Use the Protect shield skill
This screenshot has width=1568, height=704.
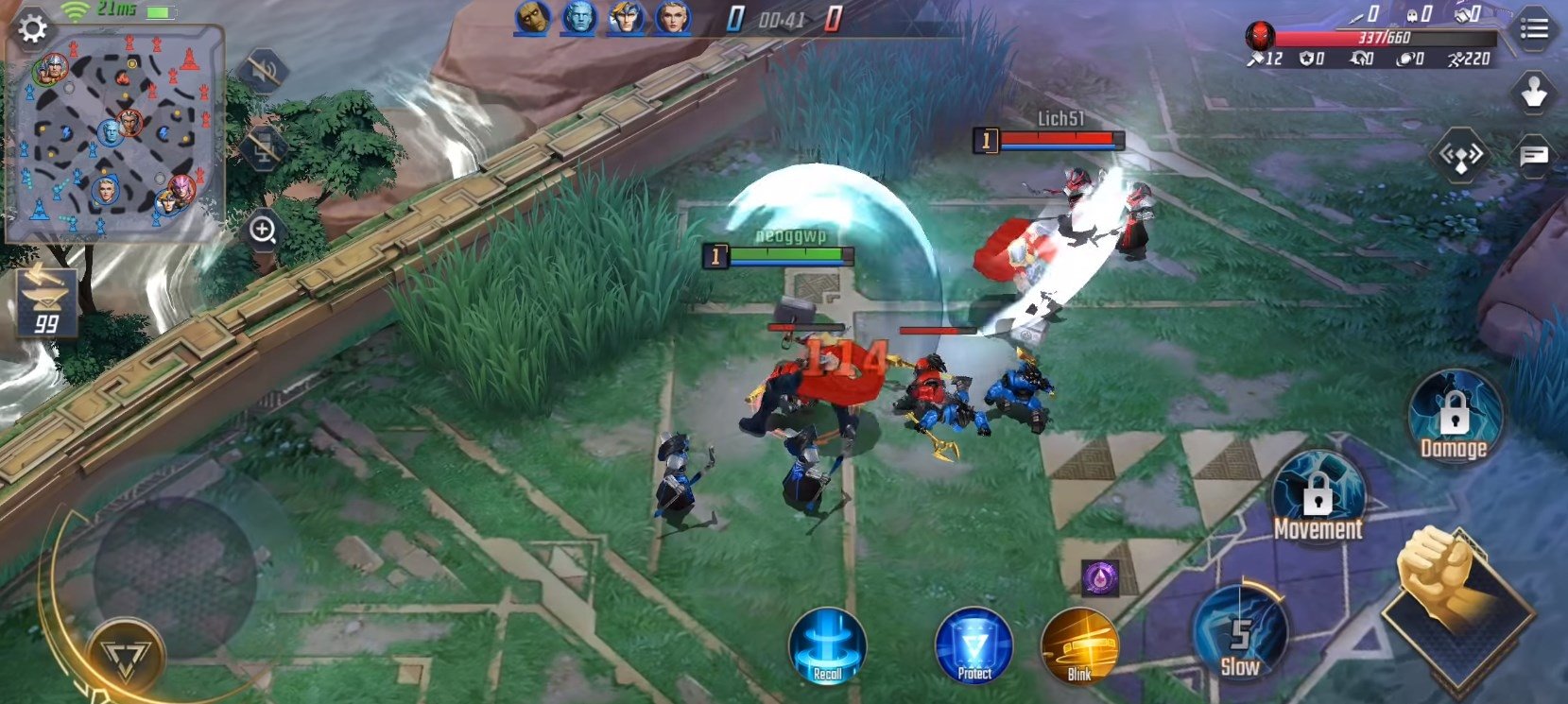point(974,646)
